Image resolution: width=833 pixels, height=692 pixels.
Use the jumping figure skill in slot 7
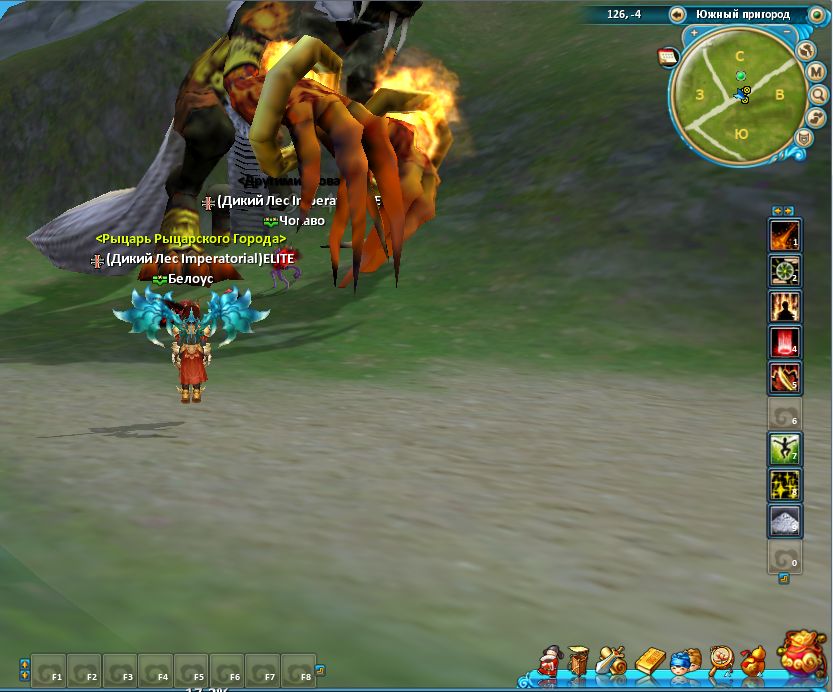tap(783, 449)
